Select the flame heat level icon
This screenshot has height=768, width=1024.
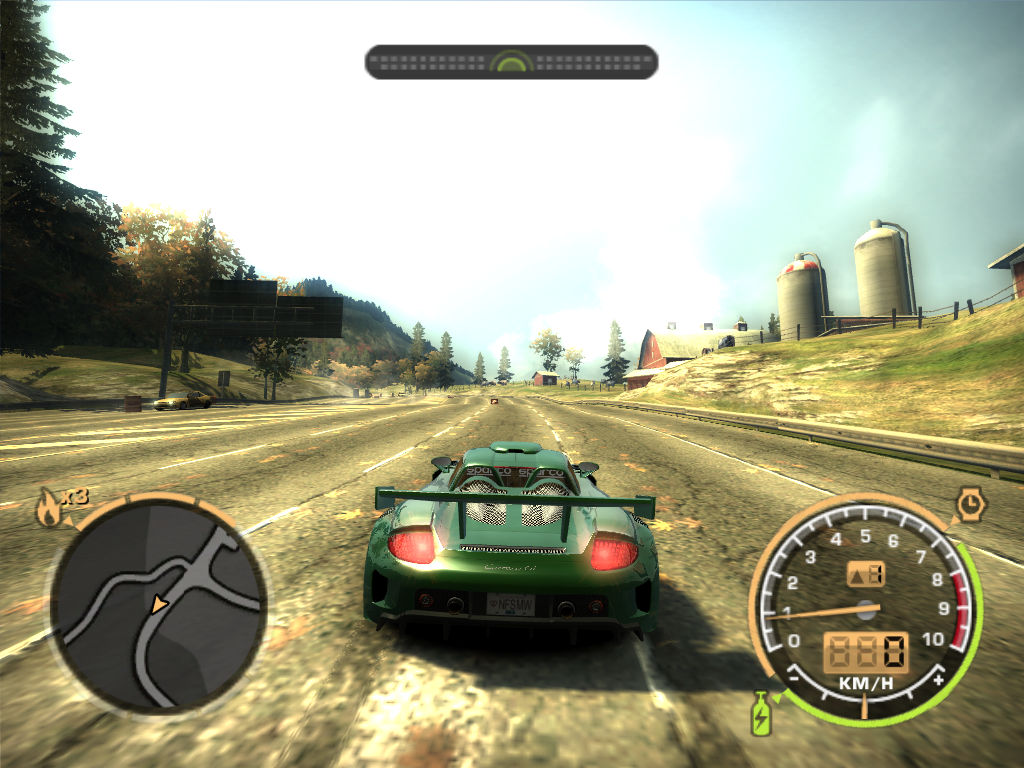(x=47, y=509)
